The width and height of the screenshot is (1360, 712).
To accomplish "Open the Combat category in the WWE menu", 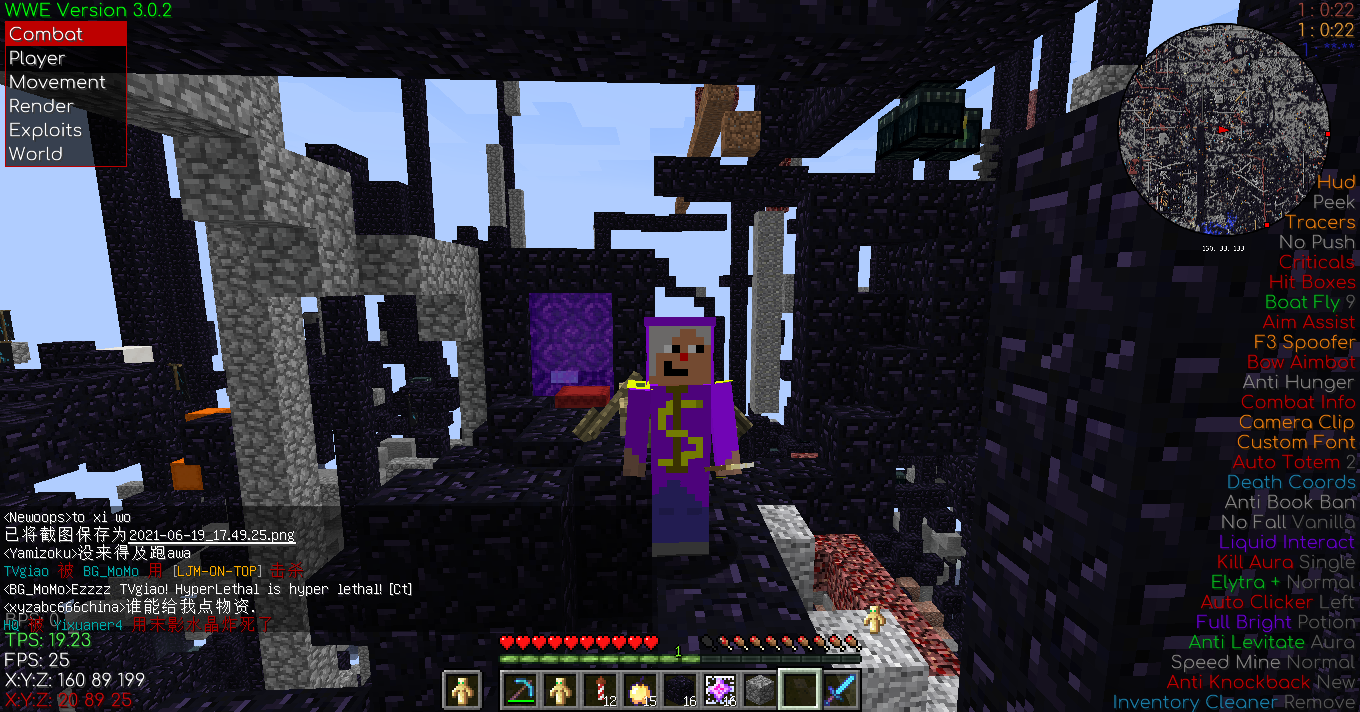I will click(x=66, y=34).
